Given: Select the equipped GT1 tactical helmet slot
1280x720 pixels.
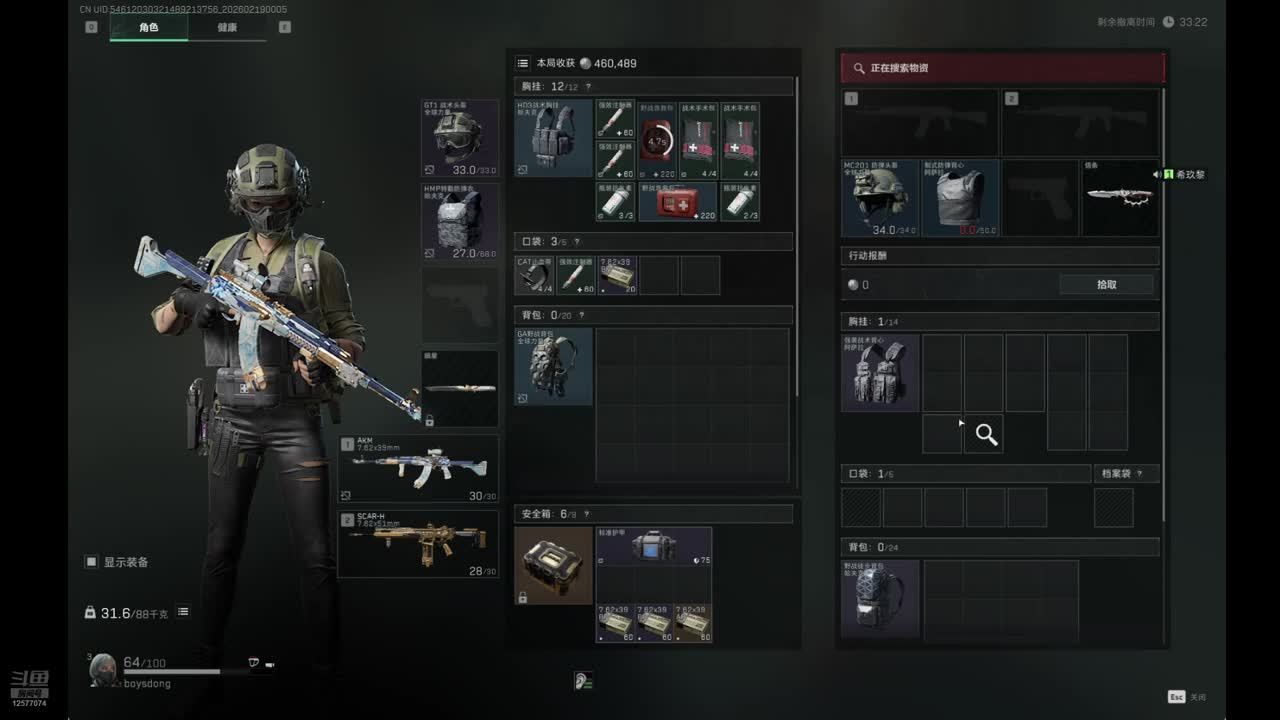Looking at the screenshot, I should click(460, 138).
